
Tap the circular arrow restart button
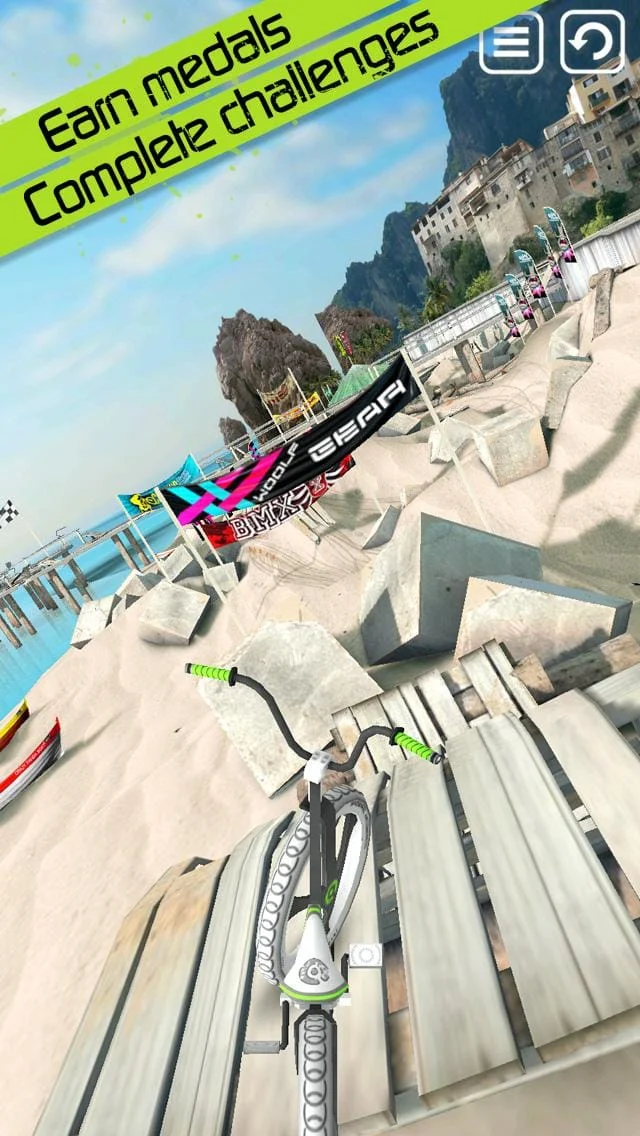point(591,42)
